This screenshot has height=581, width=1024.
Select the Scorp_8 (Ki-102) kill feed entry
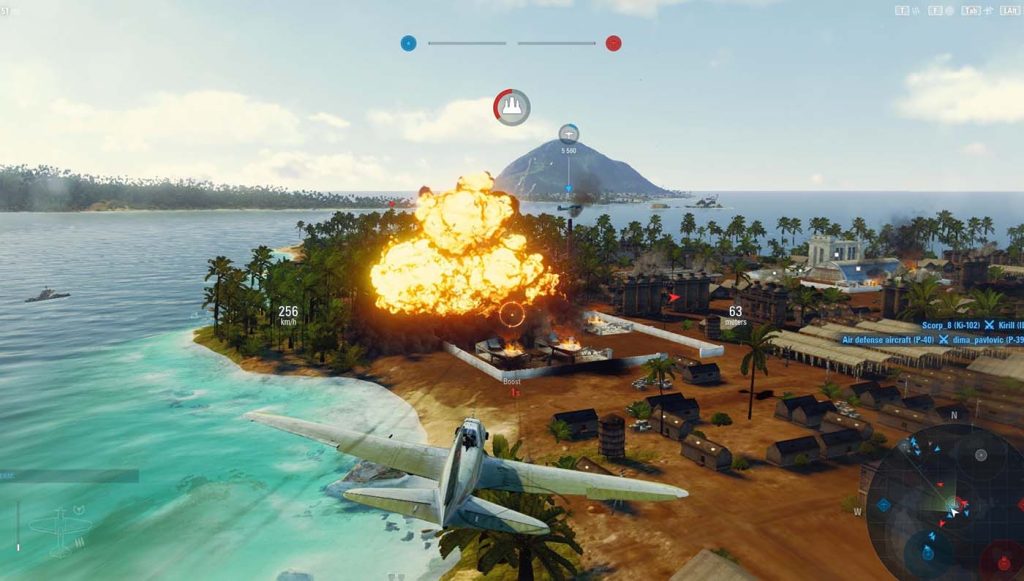(x=950, y=325)
